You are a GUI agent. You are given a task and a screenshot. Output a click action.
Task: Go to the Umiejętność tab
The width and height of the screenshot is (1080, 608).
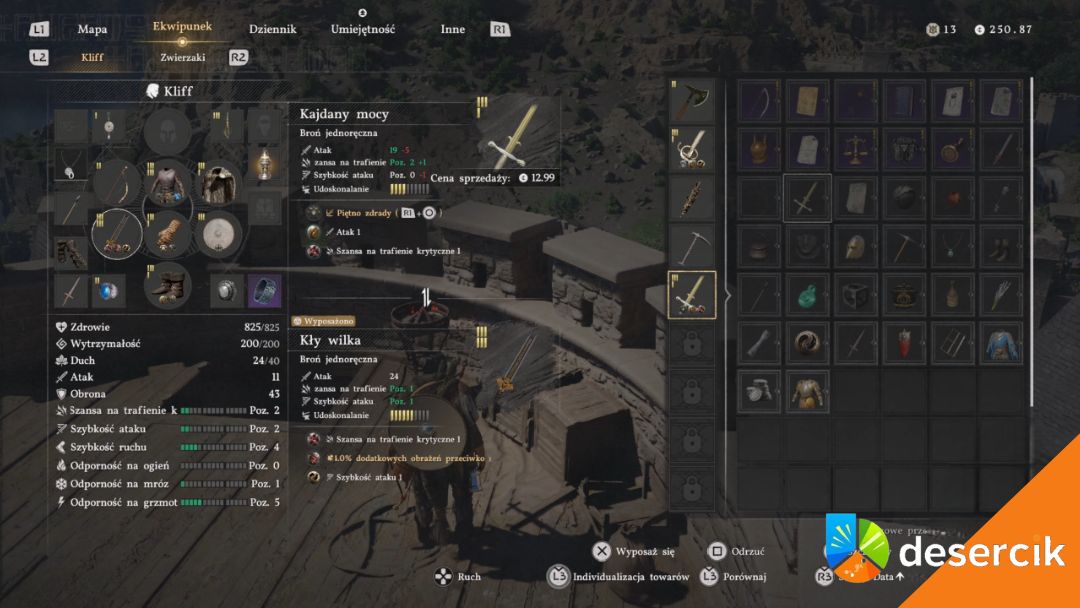[363, 29]
